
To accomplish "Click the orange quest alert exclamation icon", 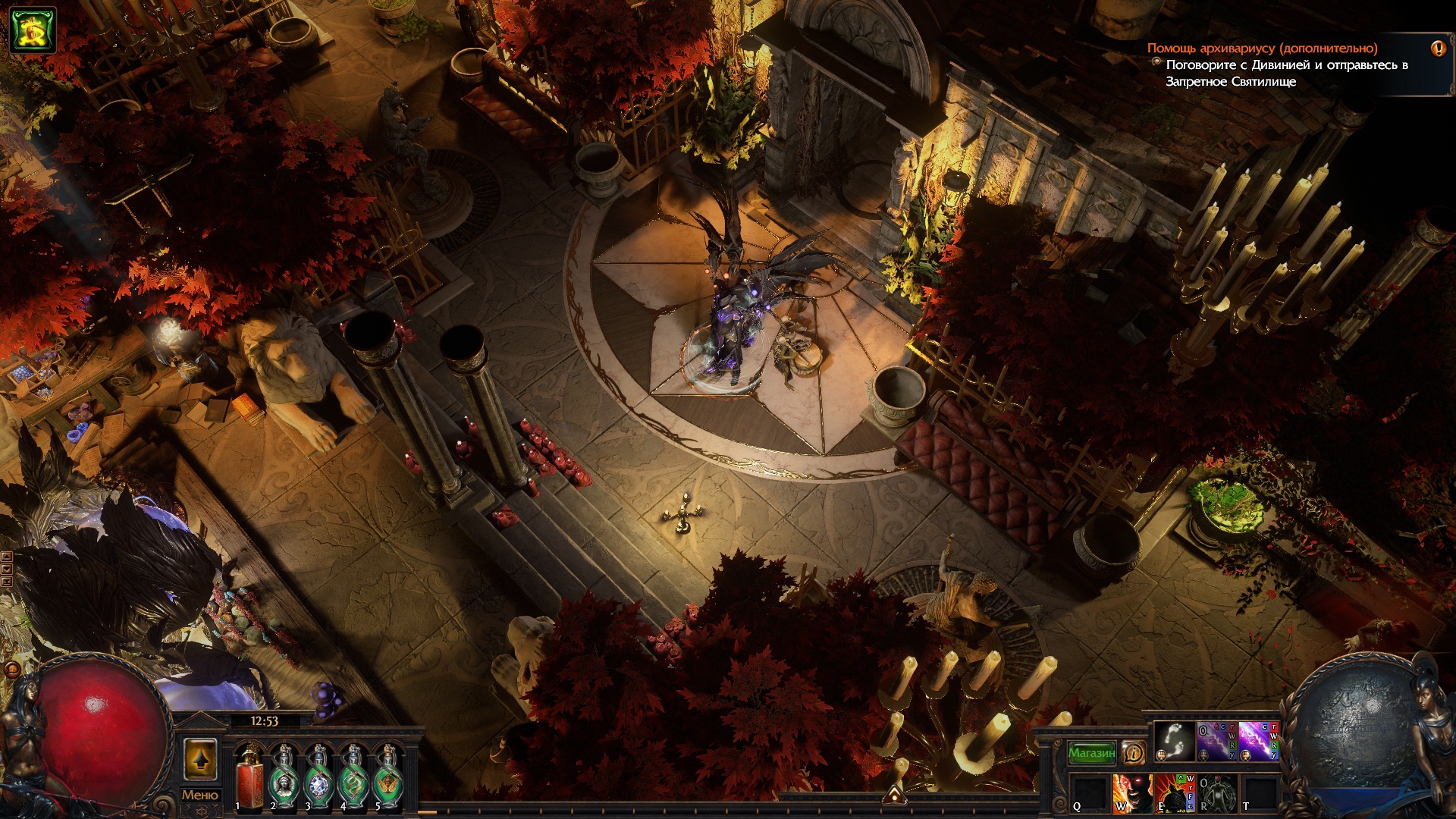I will pyautogui.click(x=1438, y=49).
